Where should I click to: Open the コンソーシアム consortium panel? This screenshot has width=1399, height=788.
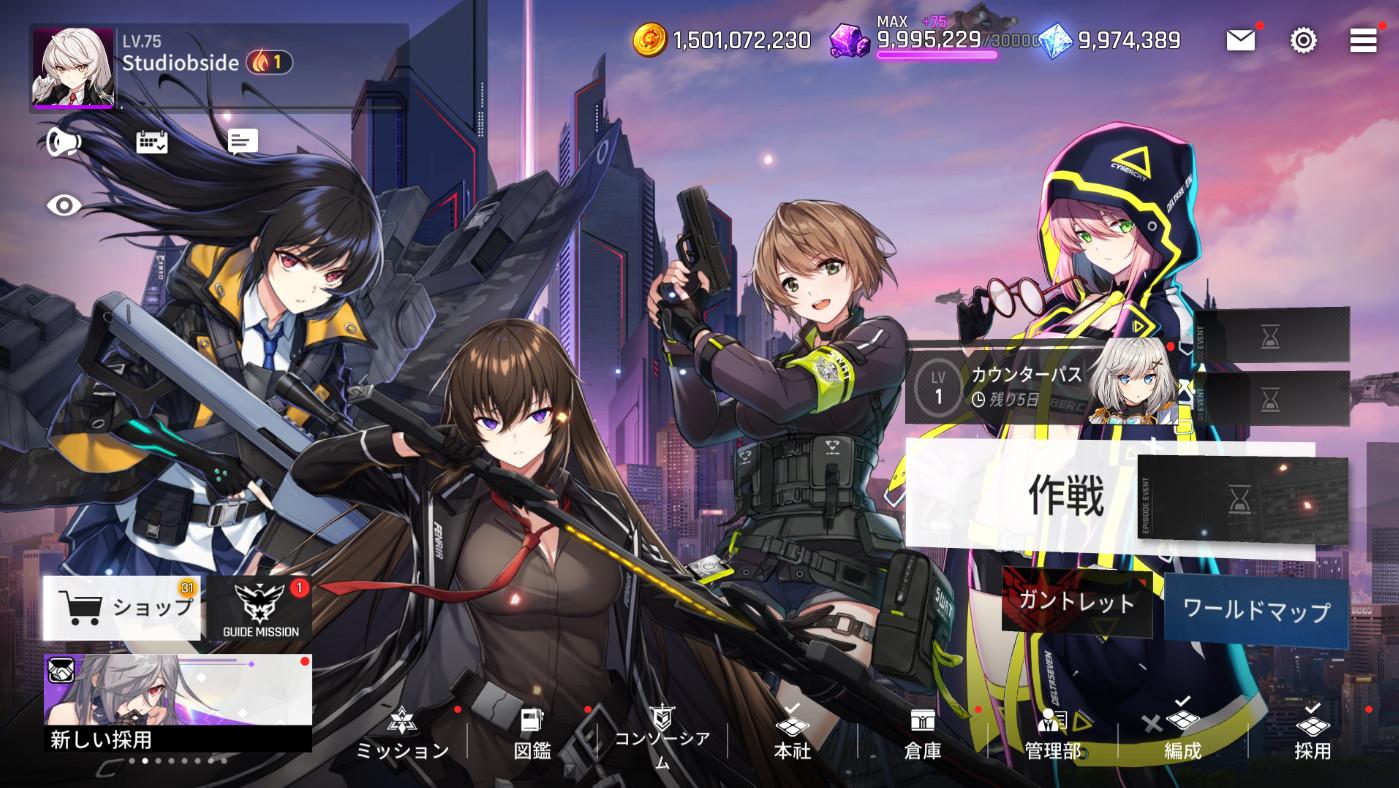[663, 730]
